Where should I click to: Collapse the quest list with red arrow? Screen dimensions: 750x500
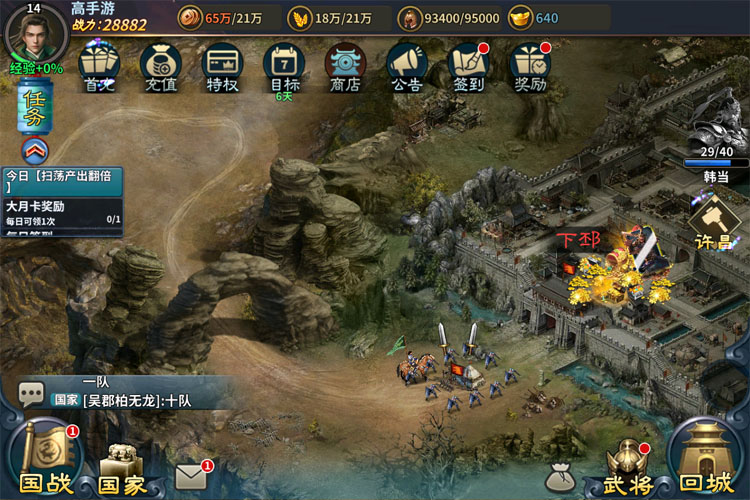[33, 151]
